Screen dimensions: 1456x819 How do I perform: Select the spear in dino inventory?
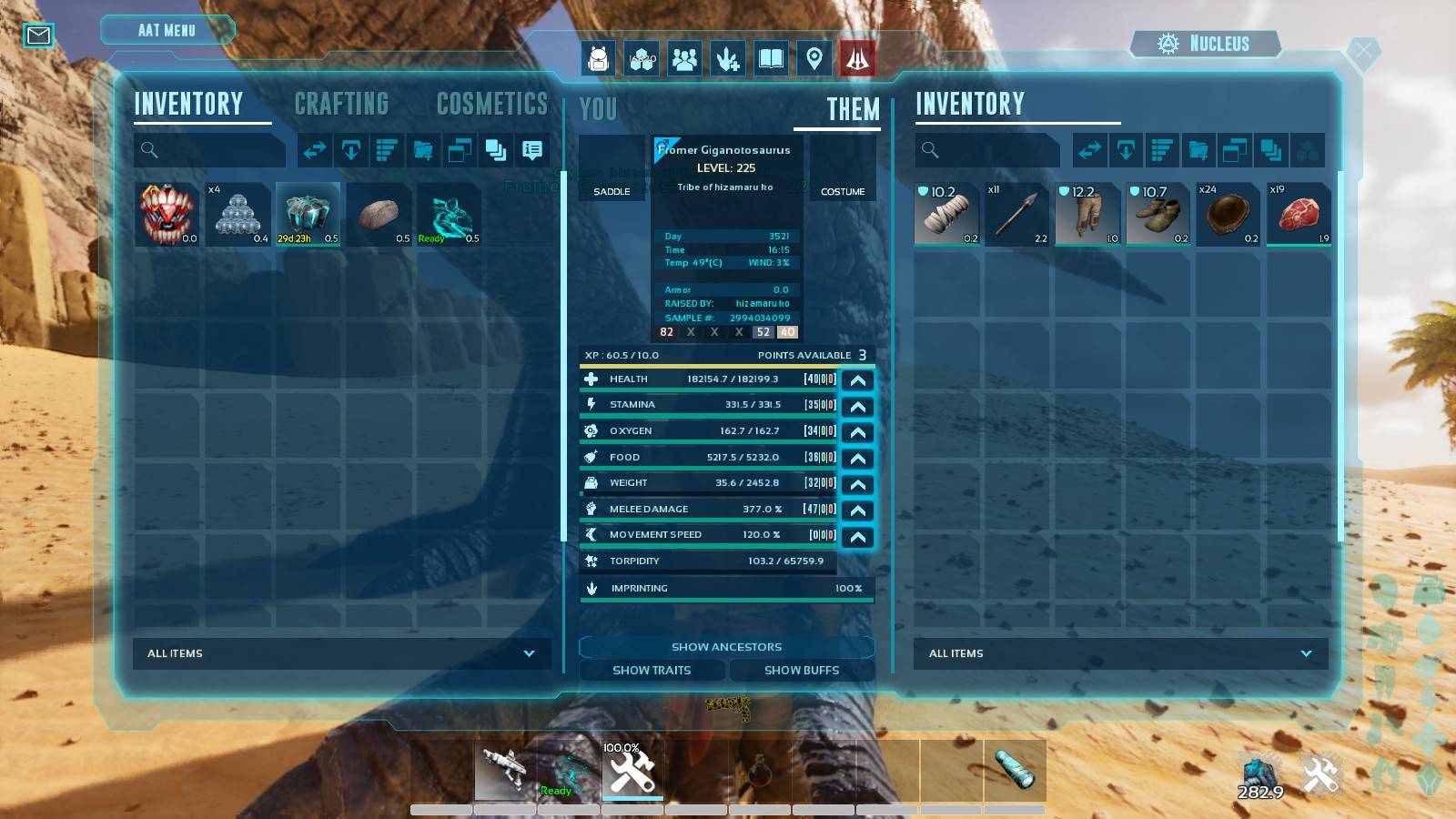tap(1016, 215)
